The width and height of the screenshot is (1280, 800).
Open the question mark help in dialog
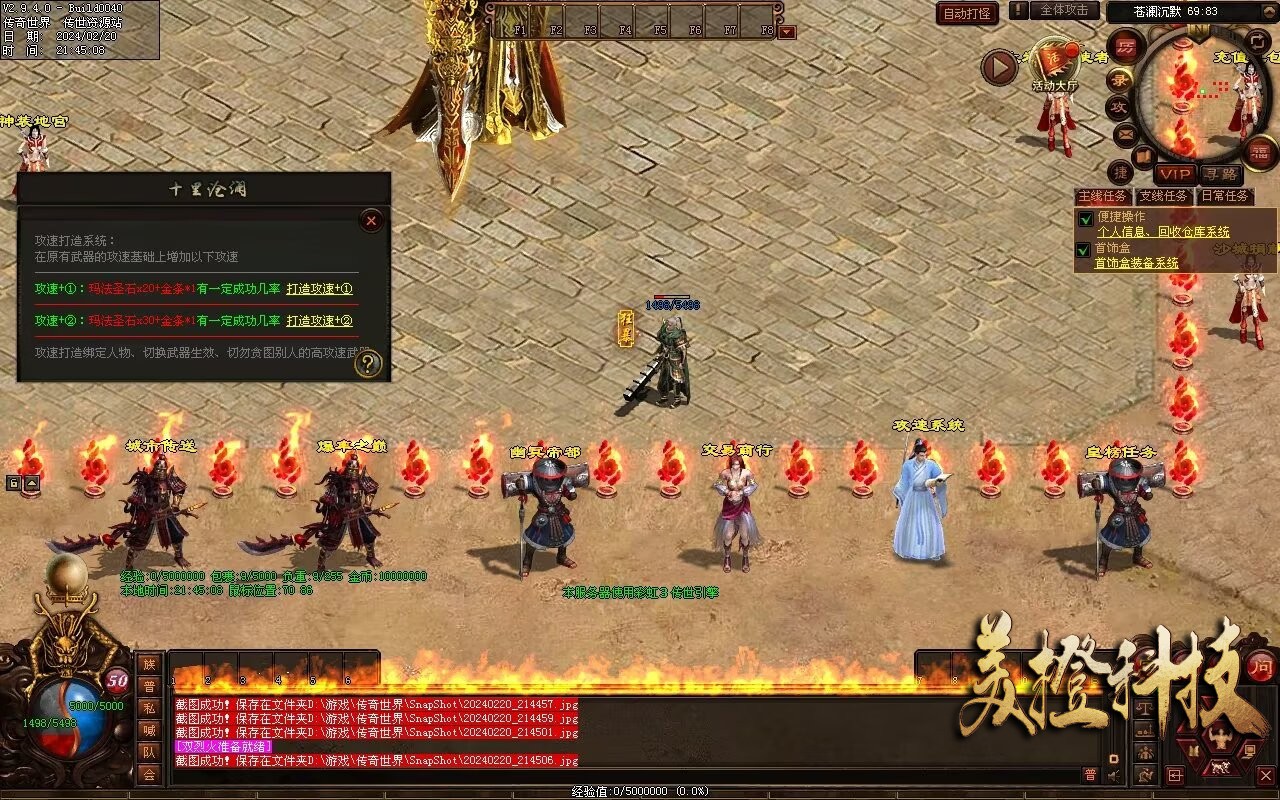(x=368, y=364)
